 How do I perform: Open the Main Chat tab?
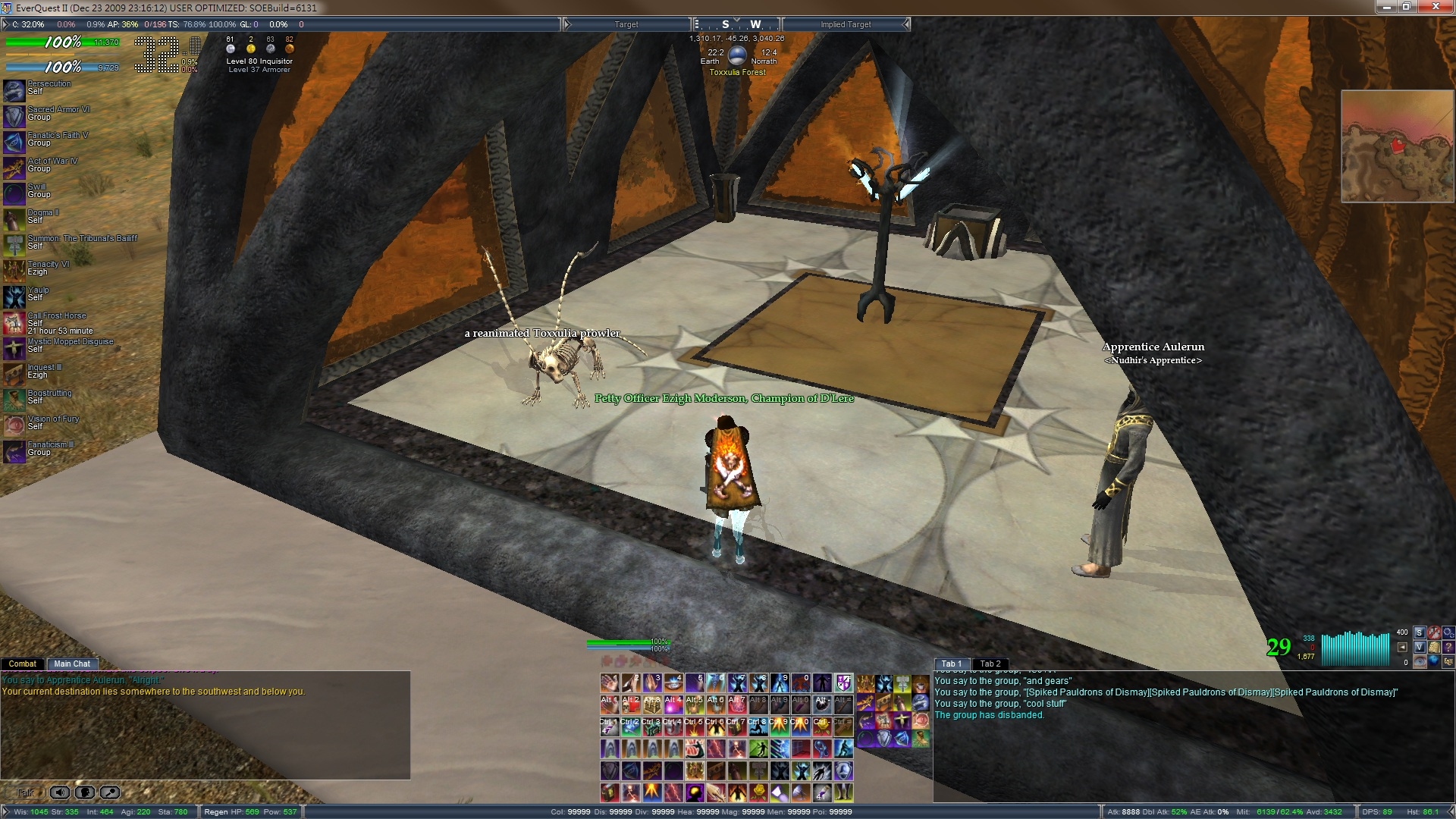click(72, 664)
